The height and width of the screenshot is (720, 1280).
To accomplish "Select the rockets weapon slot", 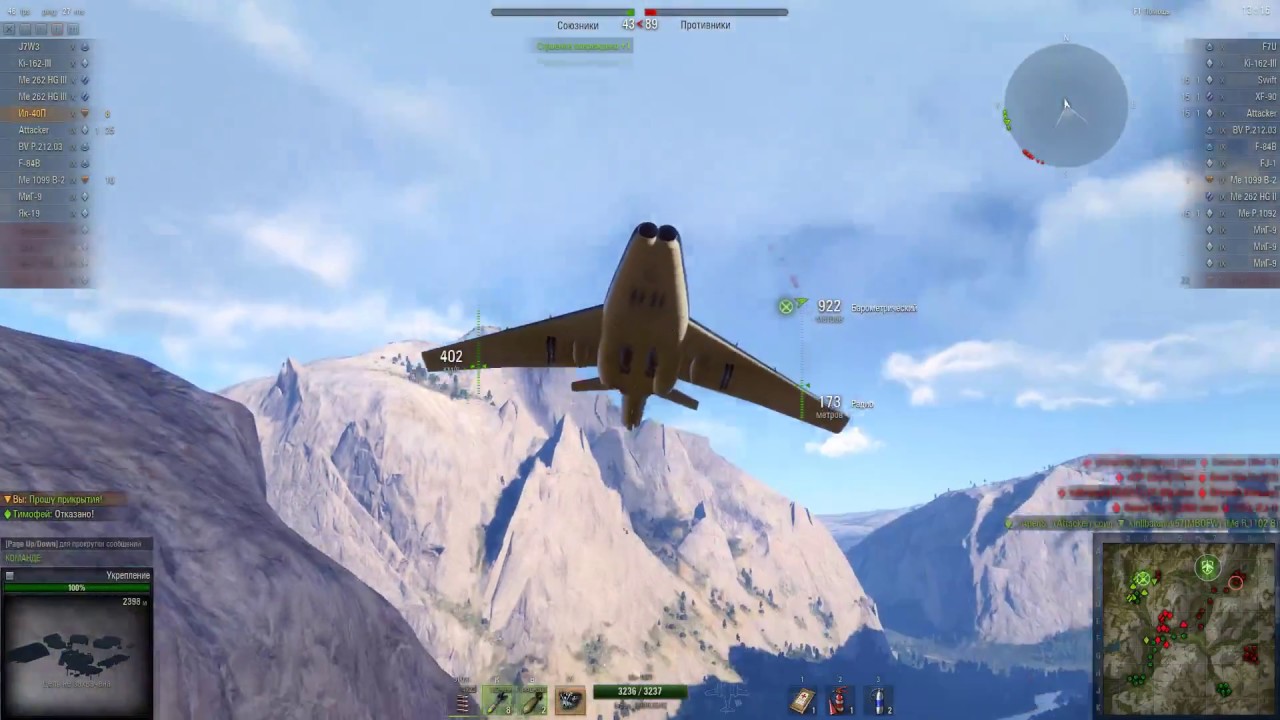I will tap(499, 701).
